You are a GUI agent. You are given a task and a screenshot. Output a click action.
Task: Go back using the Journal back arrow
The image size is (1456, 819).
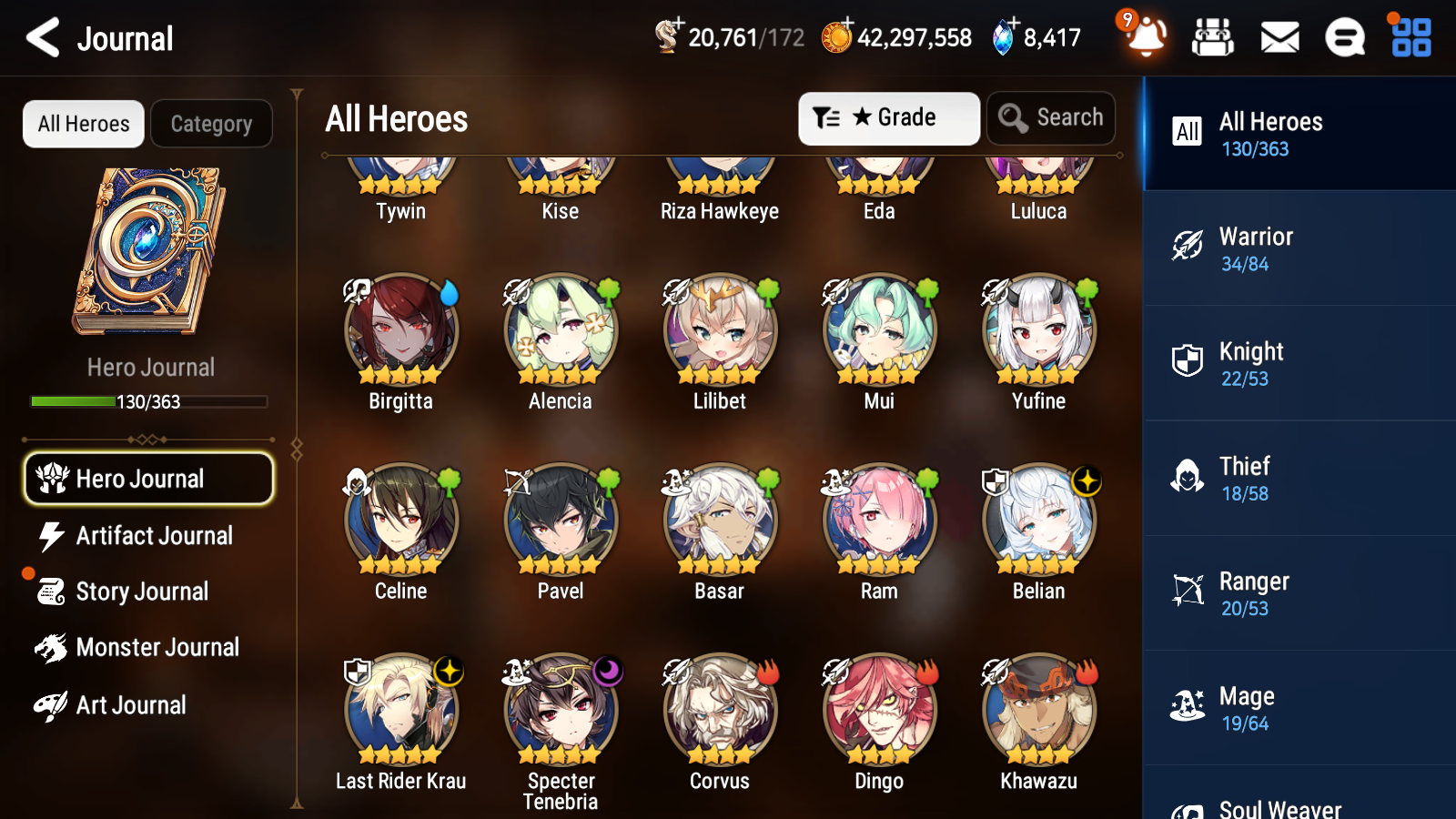coord(41,37)
